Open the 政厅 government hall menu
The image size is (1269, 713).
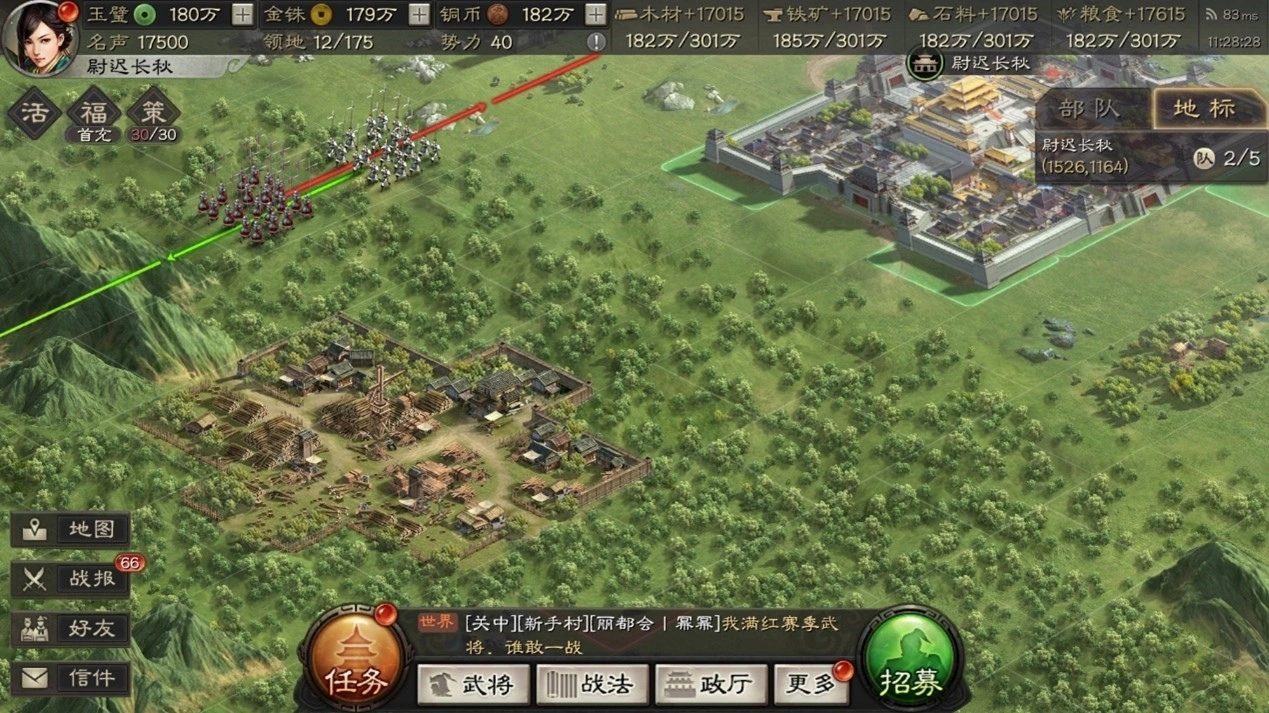709,684
